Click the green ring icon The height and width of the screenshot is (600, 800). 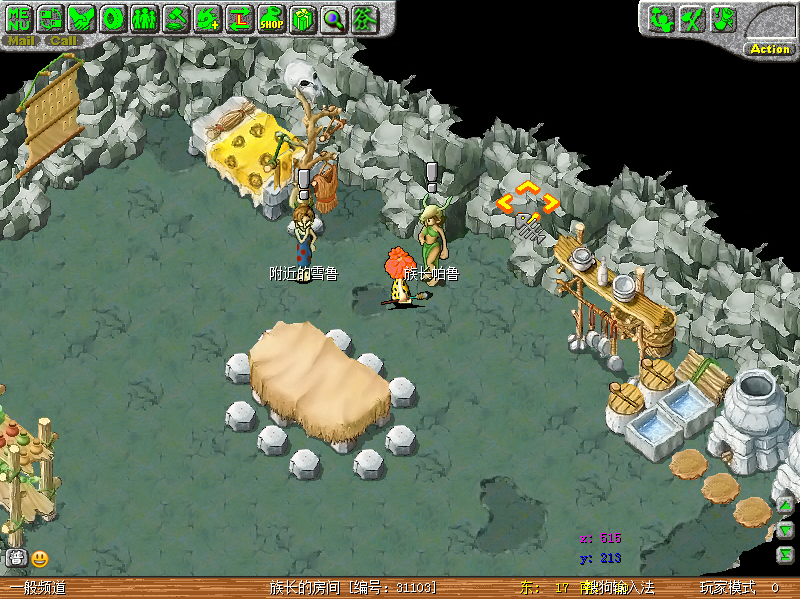point(113,18)
